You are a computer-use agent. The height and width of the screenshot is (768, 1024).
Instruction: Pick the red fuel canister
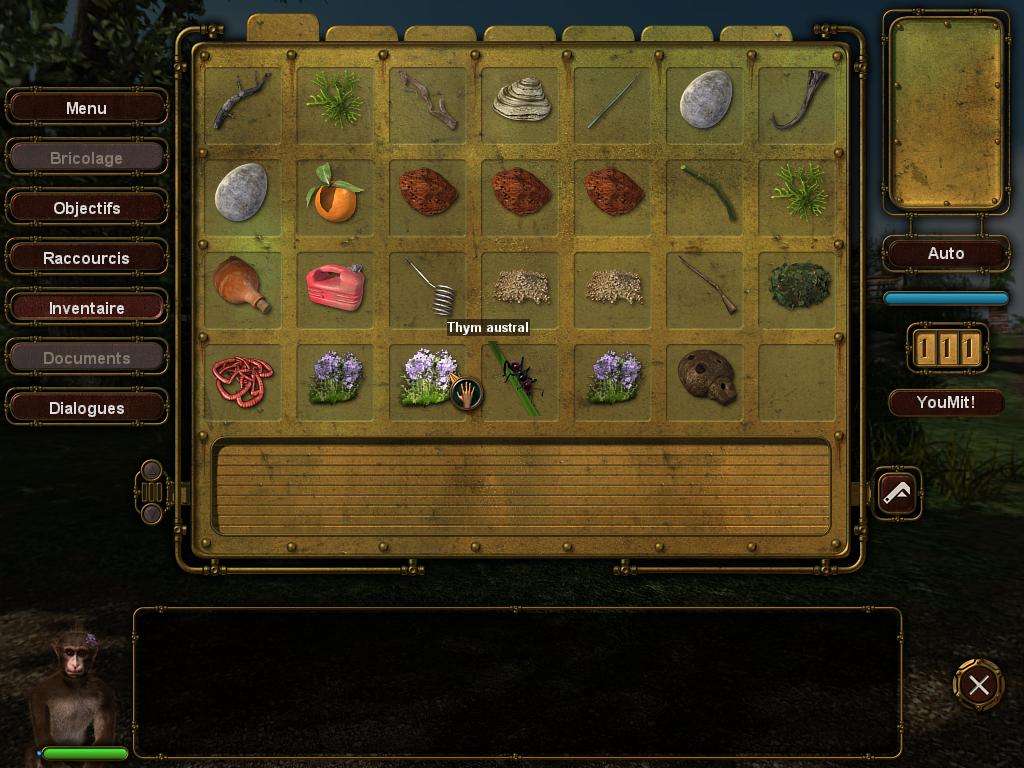335,285
